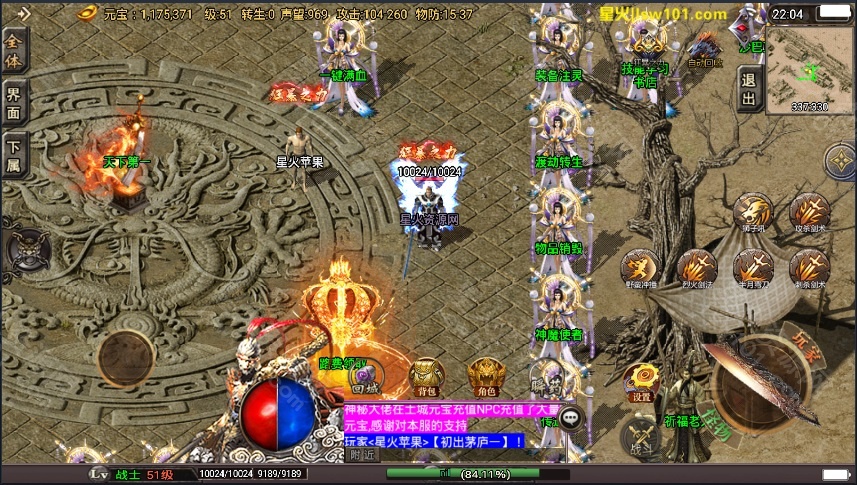Use the 刺杀剑术 skill
Image resolution: width=857 pixels, height=485 pixels.
[x=809, y=268]
